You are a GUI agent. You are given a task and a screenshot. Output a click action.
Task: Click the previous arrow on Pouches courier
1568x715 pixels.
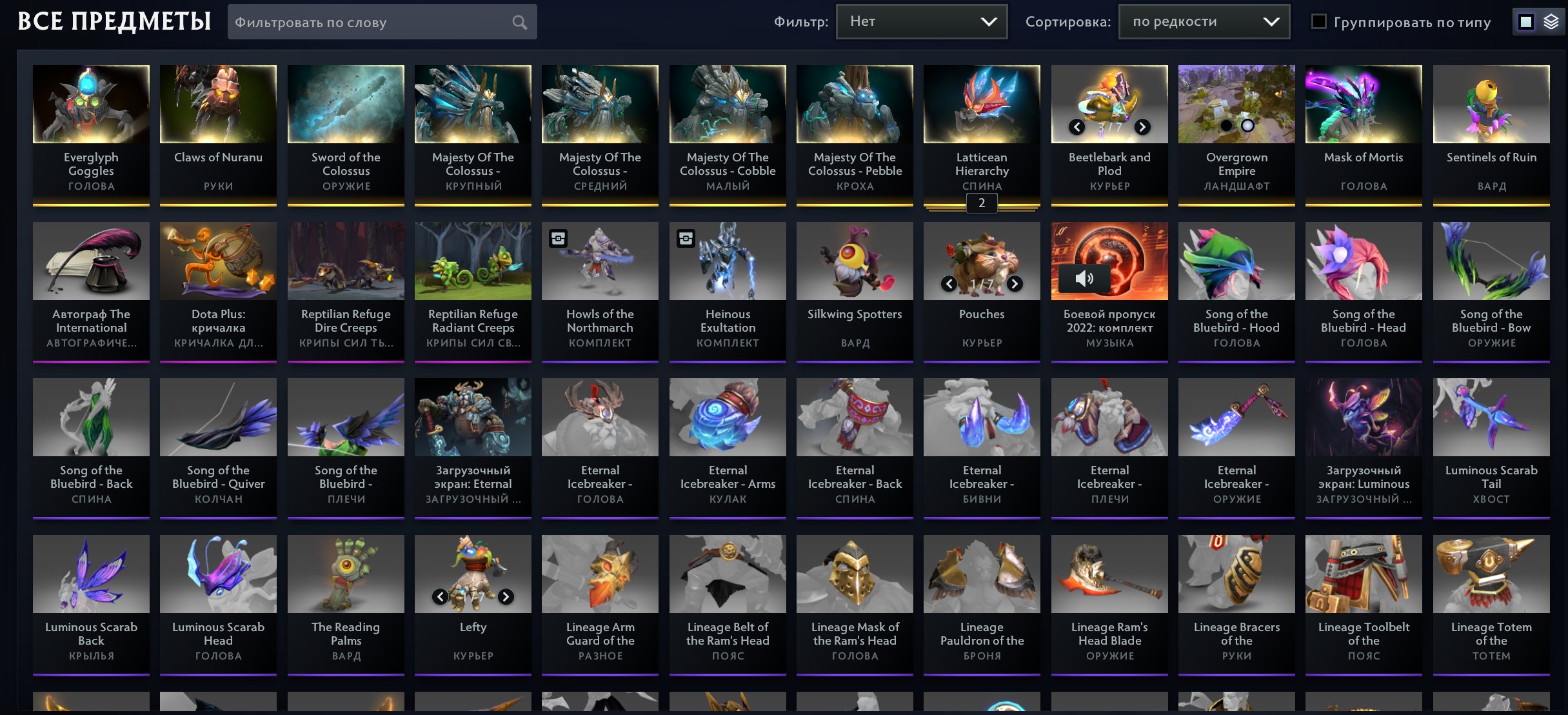(949, 283)
